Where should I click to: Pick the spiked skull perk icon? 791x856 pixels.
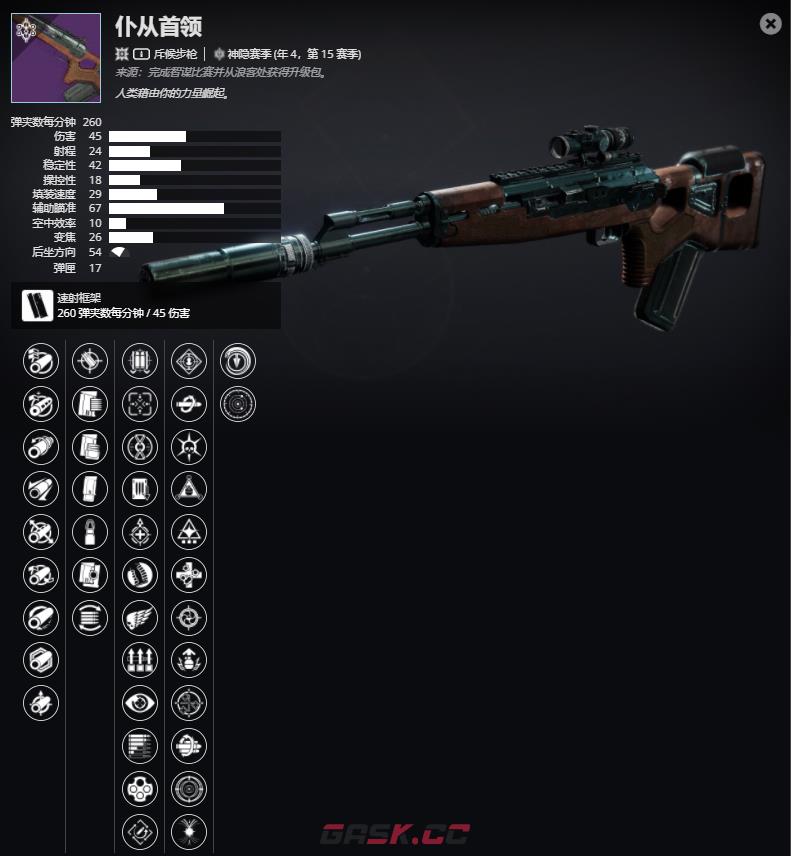tap(189, 446)
